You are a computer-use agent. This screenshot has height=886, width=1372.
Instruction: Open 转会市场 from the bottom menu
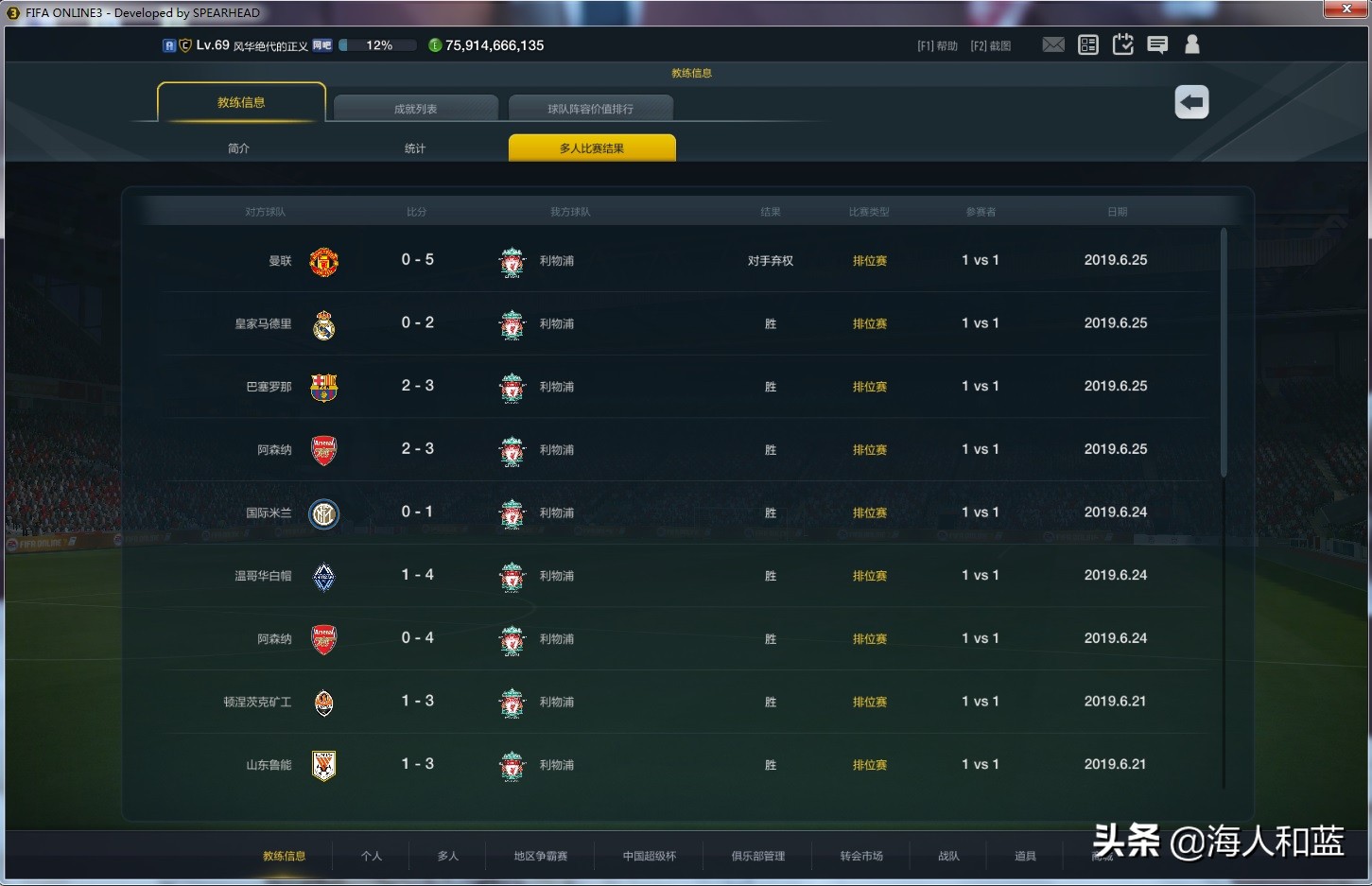coord(862,856)
